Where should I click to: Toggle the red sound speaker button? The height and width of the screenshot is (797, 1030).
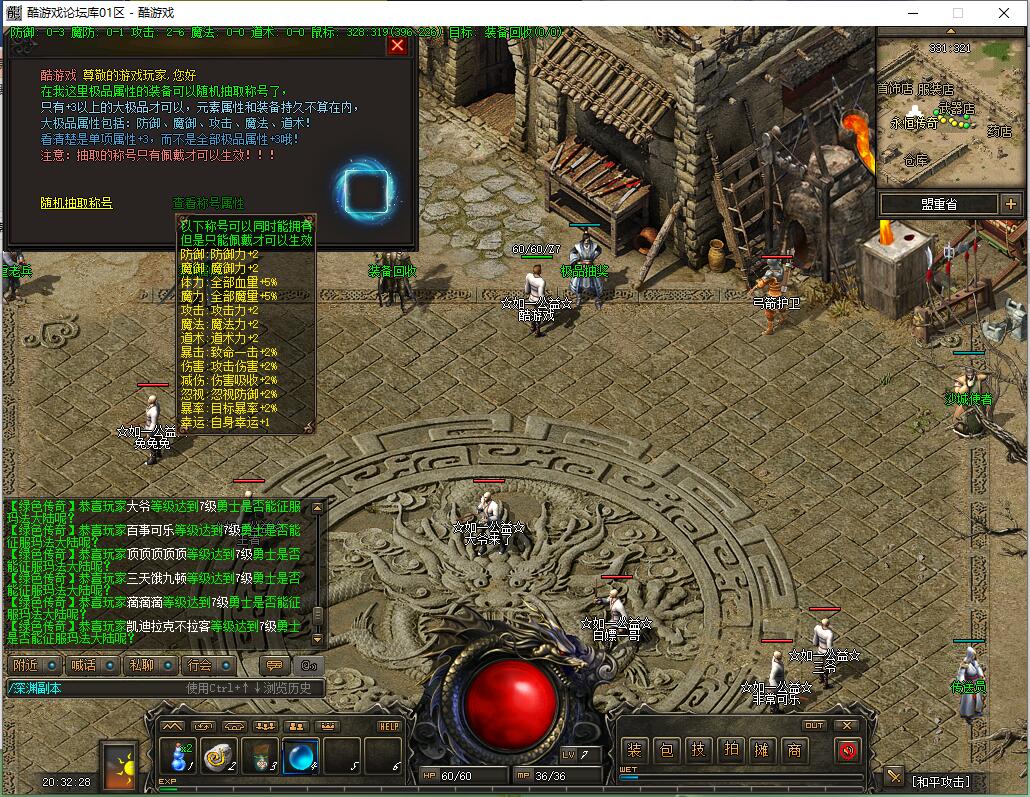pos(847,750)
